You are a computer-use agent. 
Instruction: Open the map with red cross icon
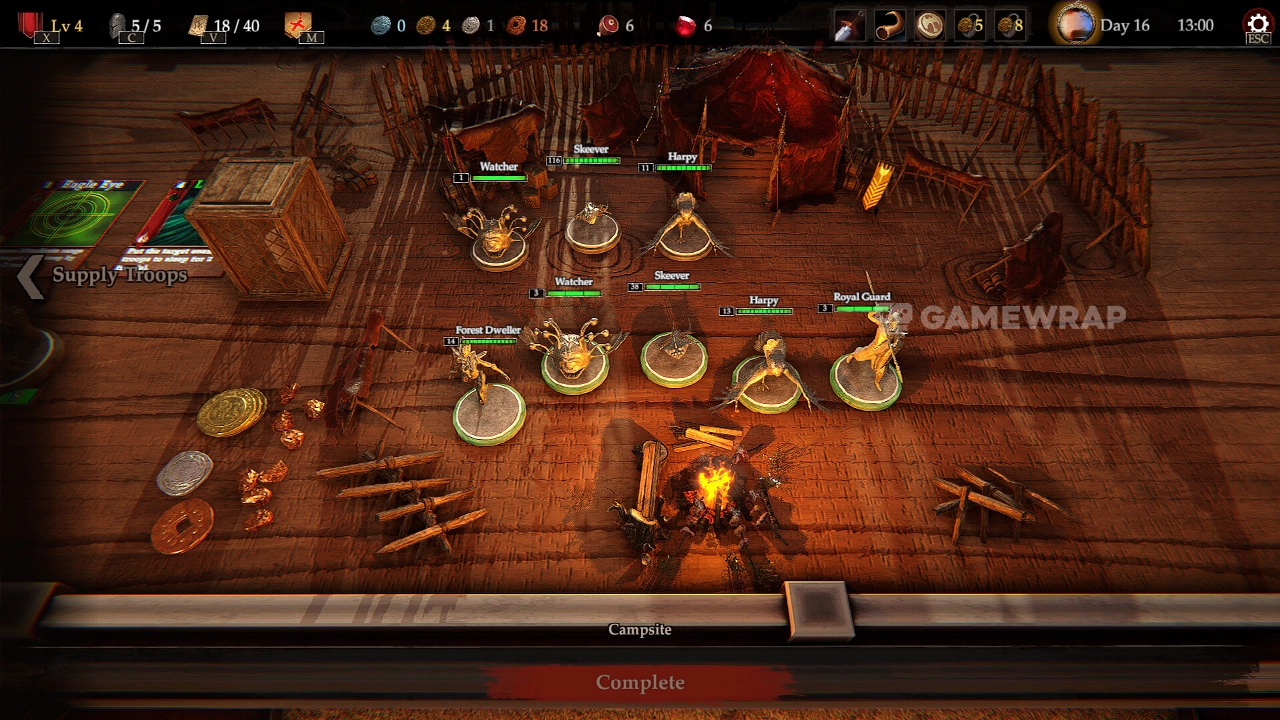(x=298, y=25)
